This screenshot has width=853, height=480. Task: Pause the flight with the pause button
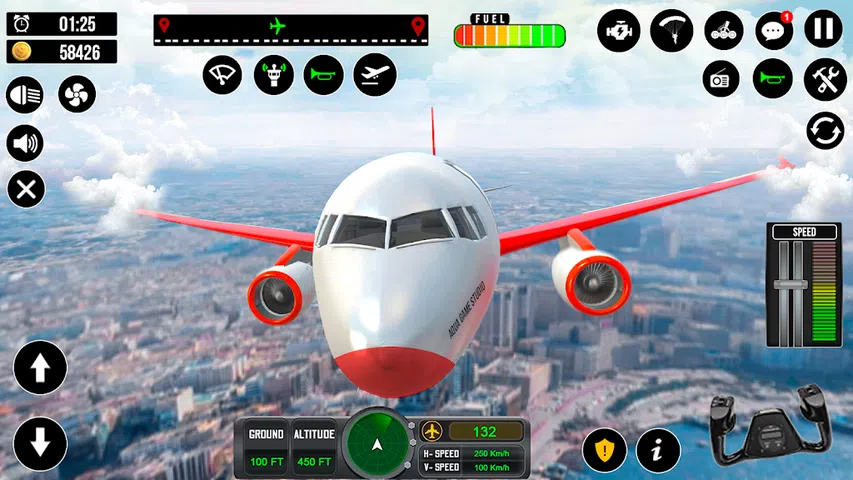click(x=824, y=30)
